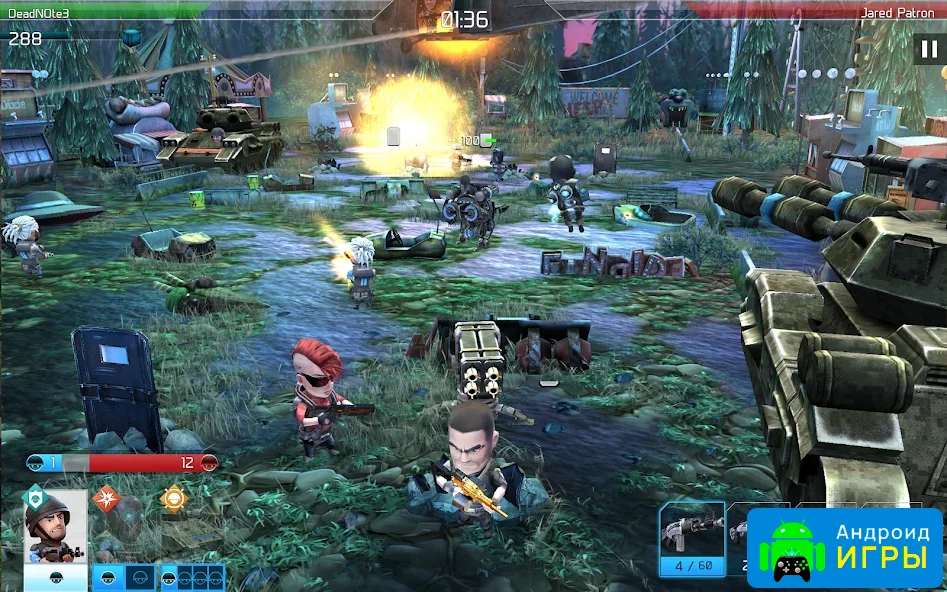Screen dimensions: 947x592
Task: Click the Андроид ИГРЫ watermark logo
Action: (845, 548)
